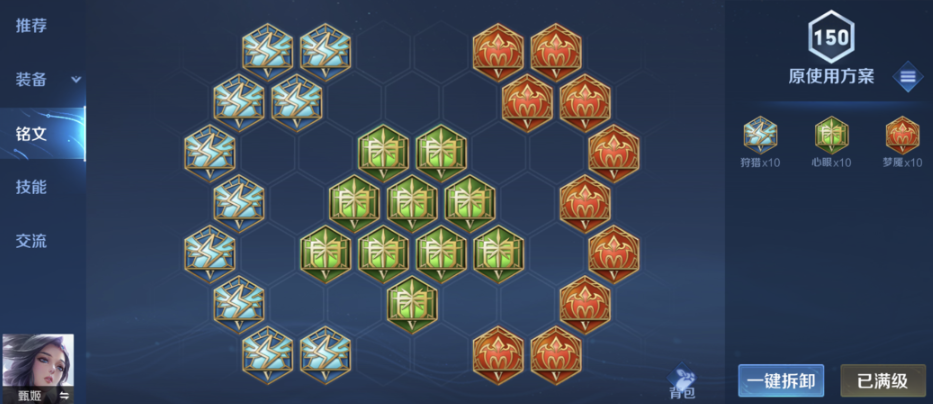
Task: Select the 铭文 tab
Action: coord(32,133)
